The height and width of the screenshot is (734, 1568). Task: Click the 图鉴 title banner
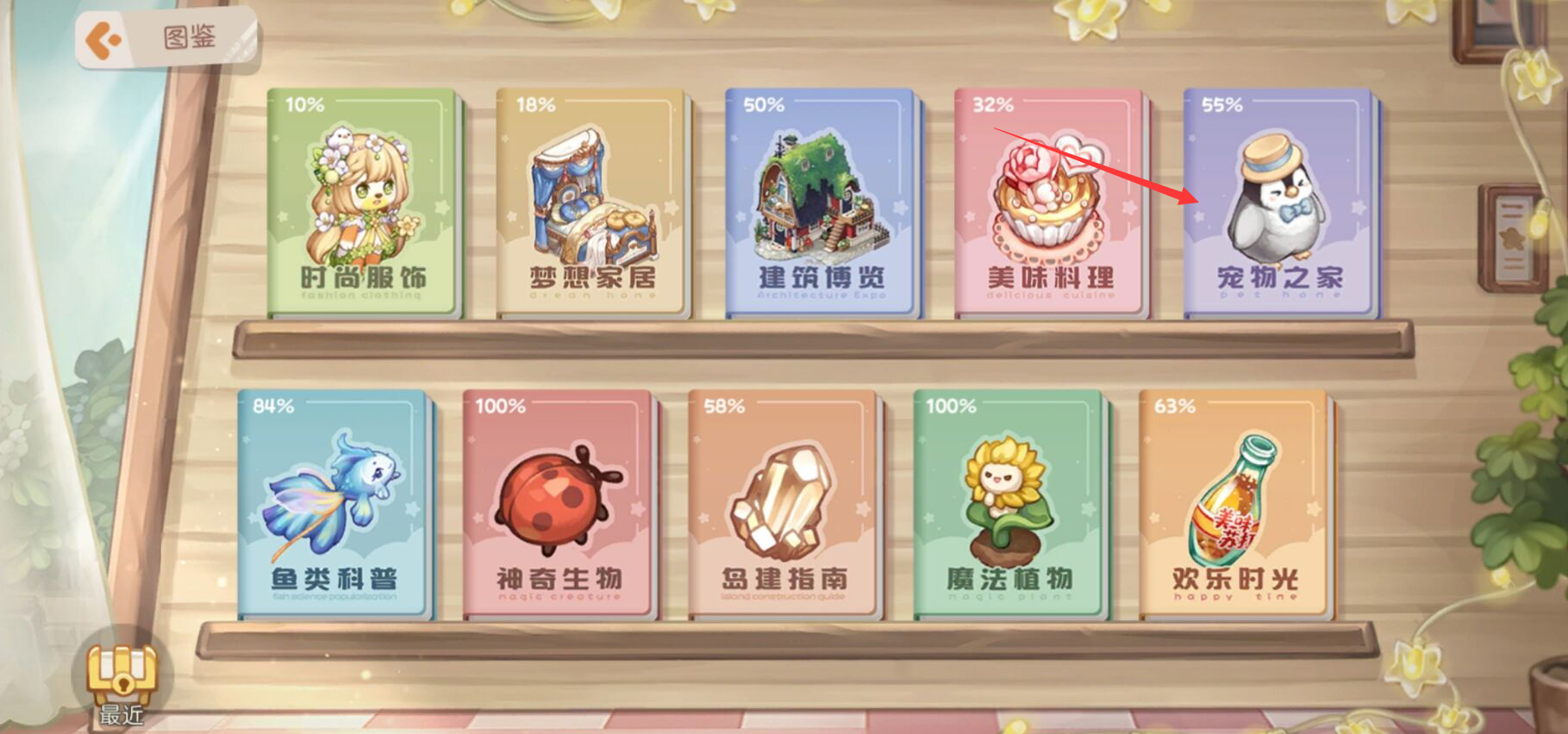(x=191, y=36)
